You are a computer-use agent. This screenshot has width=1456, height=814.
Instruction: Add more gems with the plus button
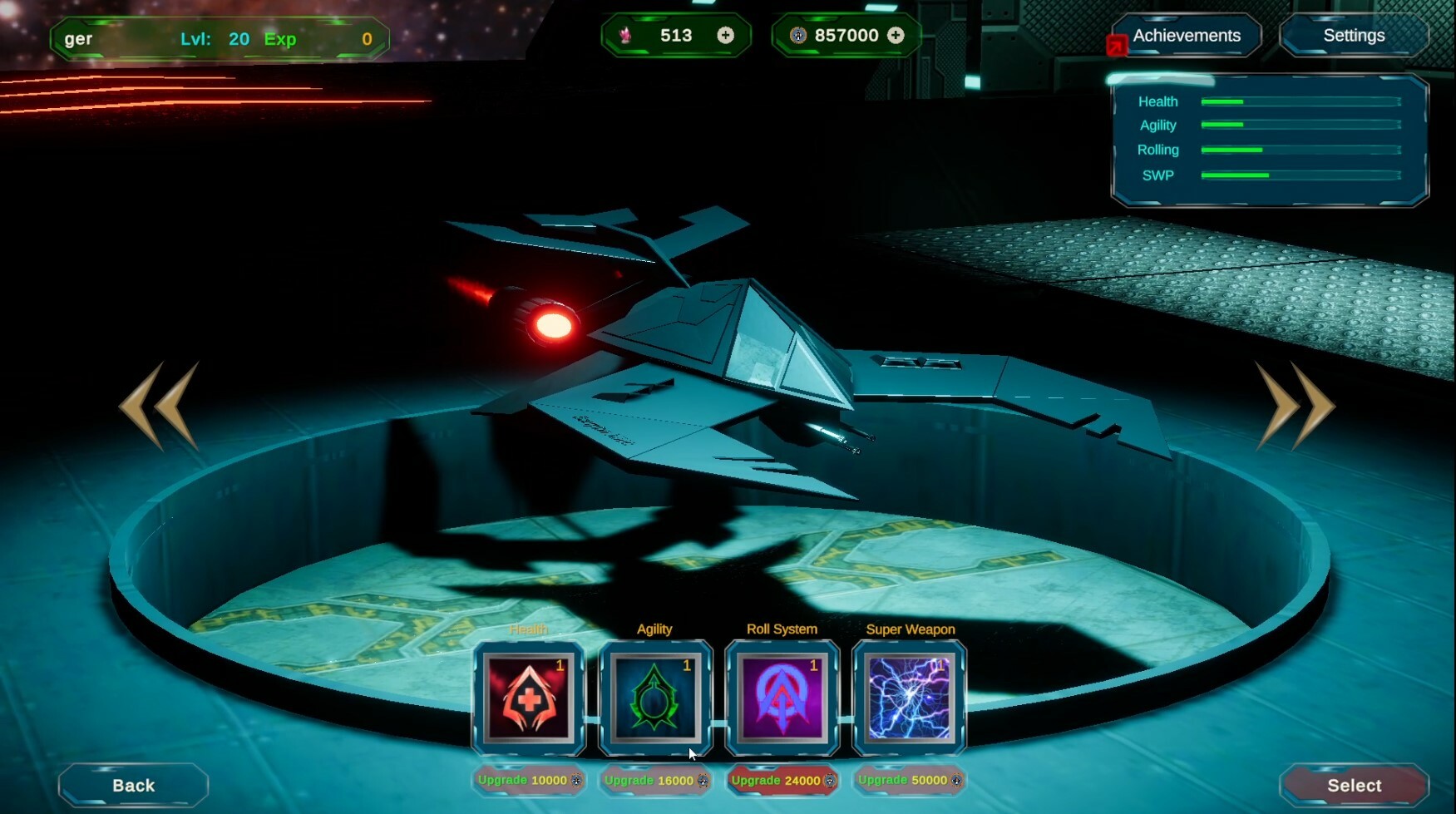point(727,35)
